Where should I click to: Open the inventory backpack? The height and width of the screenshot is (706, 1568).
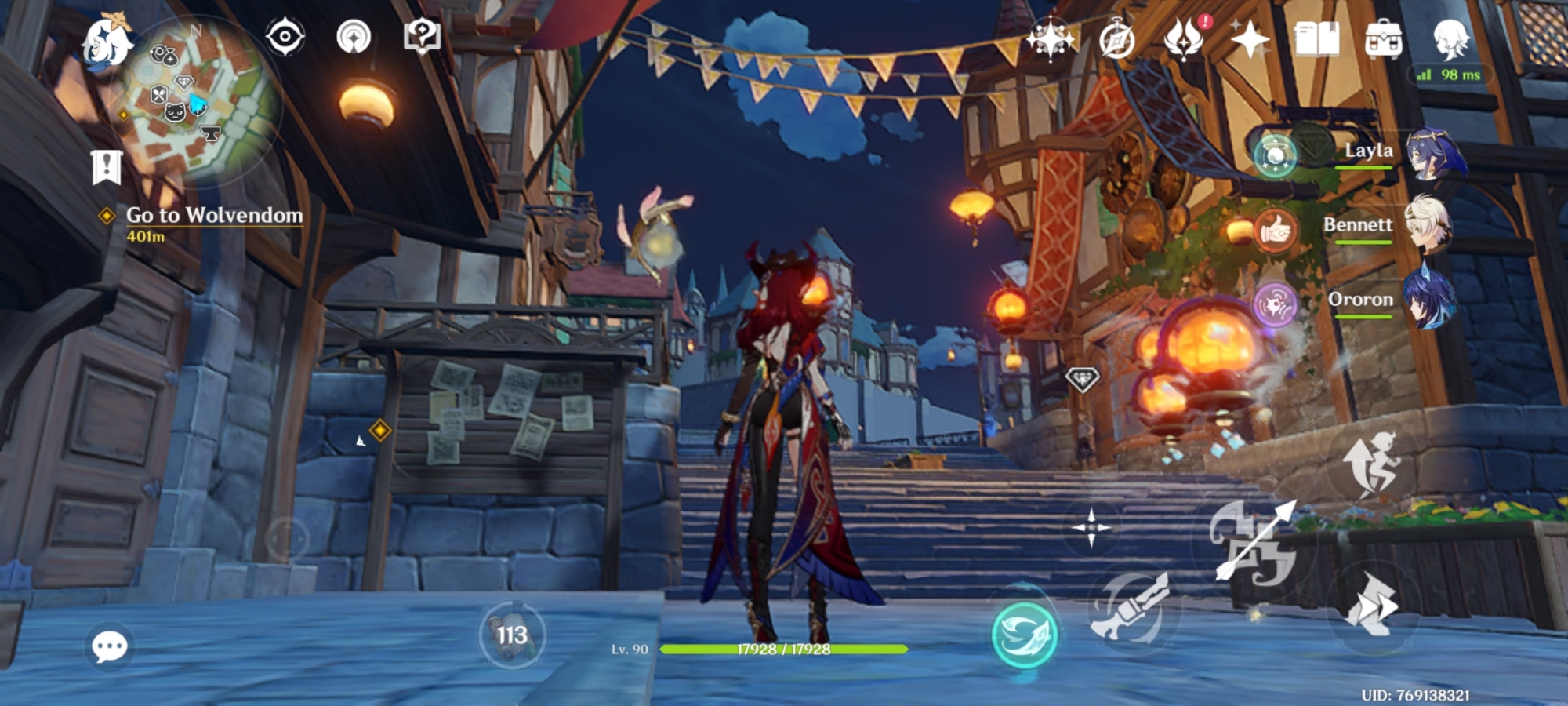pos(1383,39)
